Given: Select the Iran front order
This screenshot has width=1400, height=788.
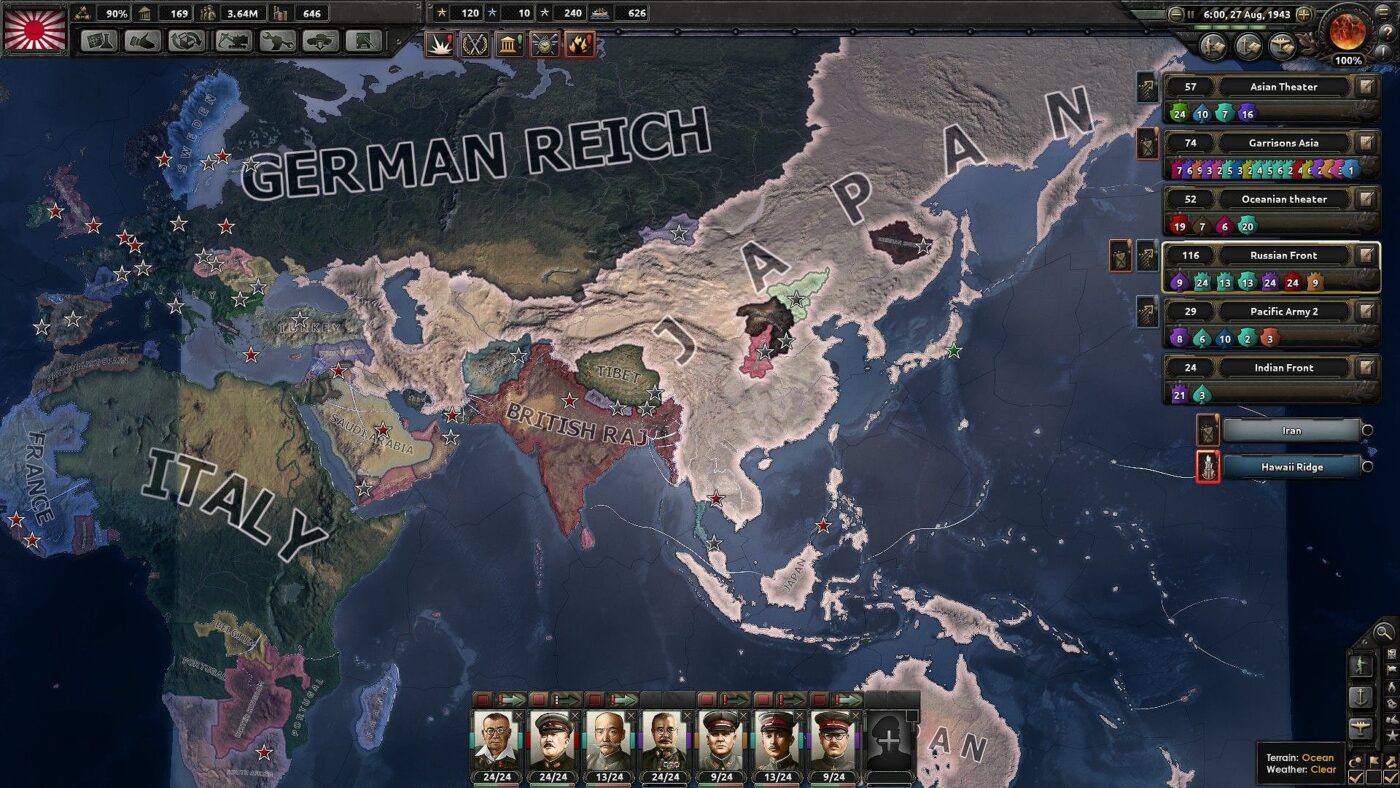Looking at the screenshot, I should point(1291,431).
